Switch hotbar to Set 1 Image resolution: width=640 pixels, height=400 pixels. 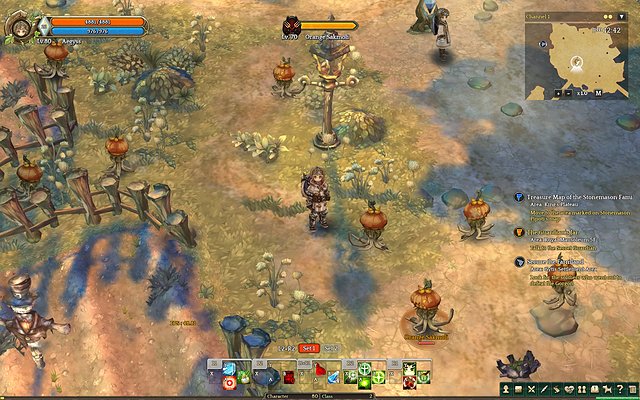coord(309,348)
